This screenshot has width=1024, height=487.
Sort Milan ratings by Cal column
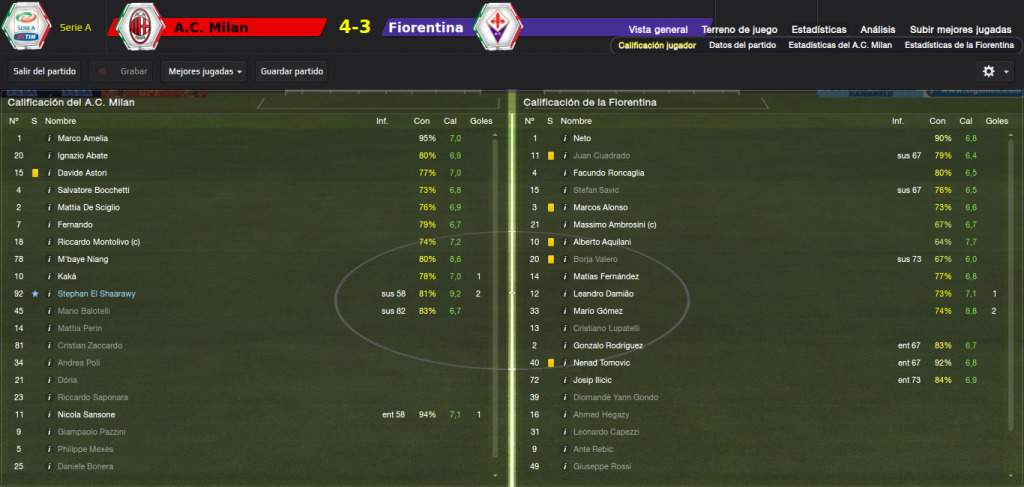[455, 121]
